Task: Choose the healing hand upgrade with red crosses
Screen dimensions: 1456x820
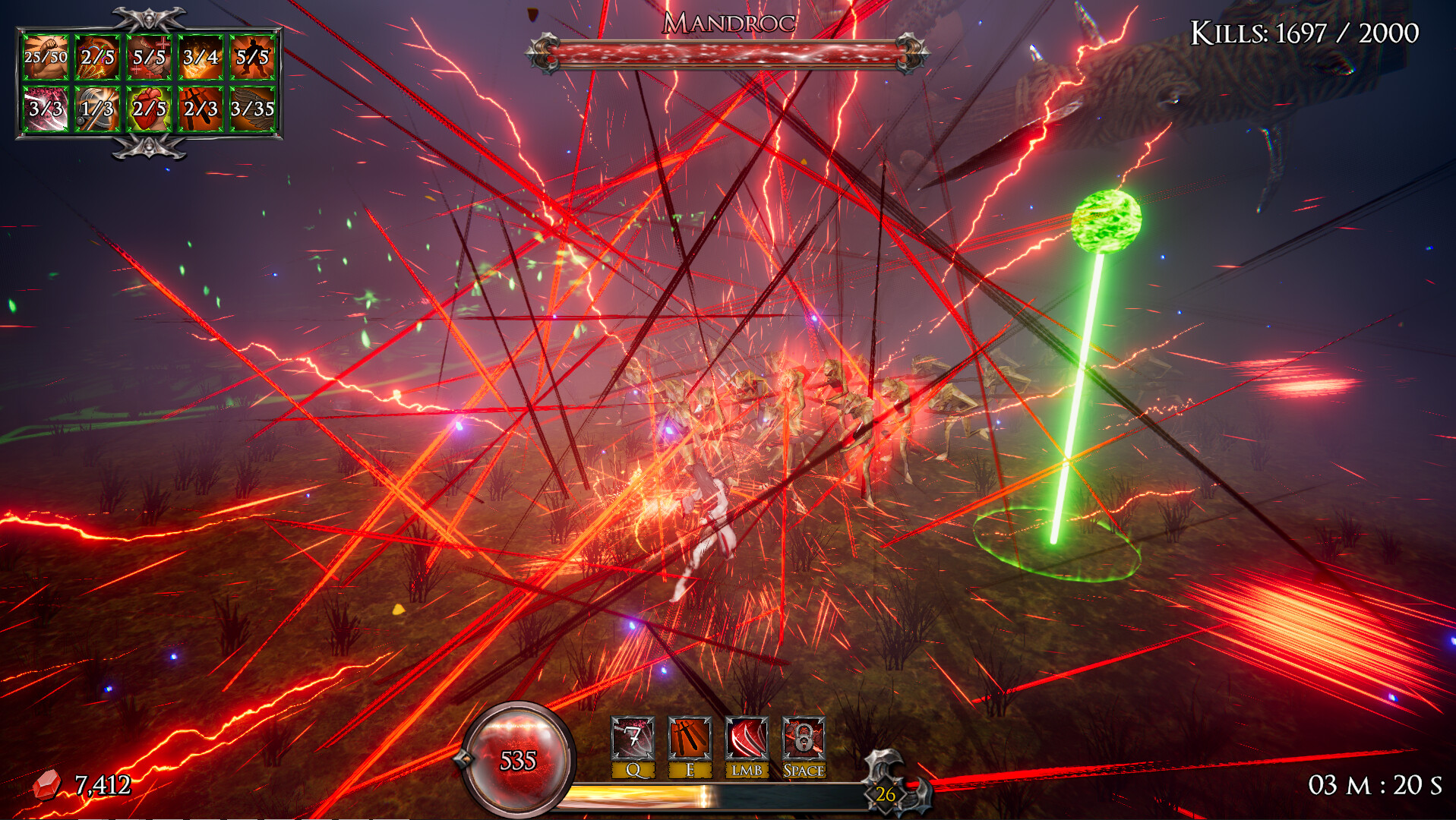Action: click(149, 57)
